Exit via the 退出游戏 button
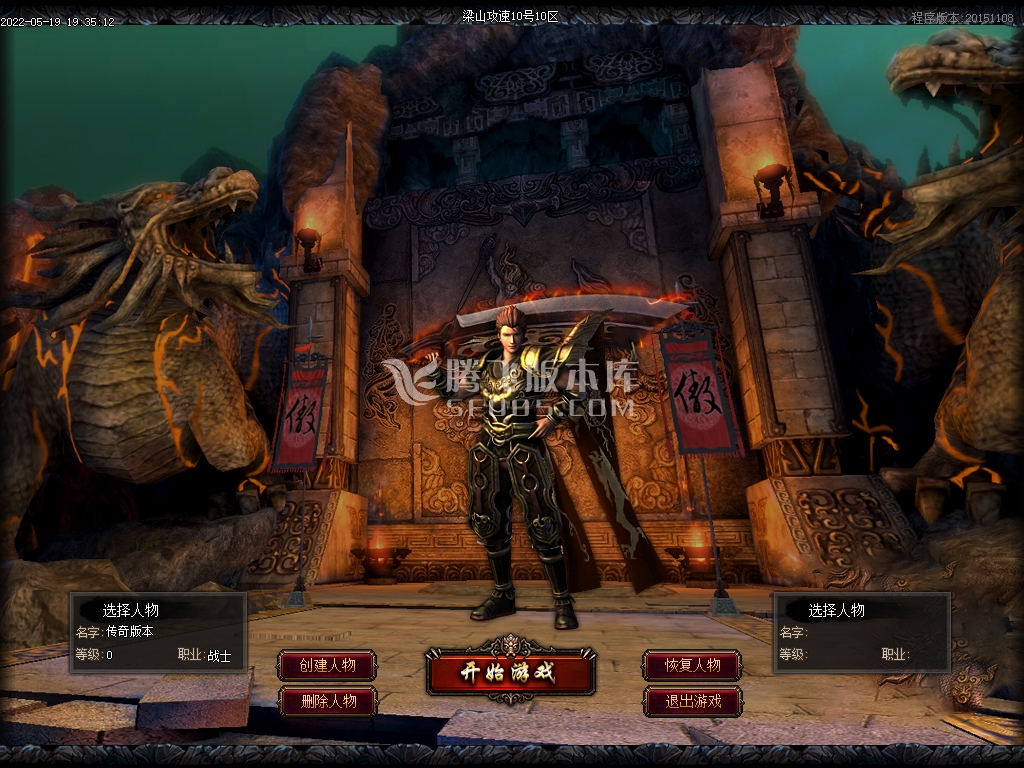 click(693, 701)
